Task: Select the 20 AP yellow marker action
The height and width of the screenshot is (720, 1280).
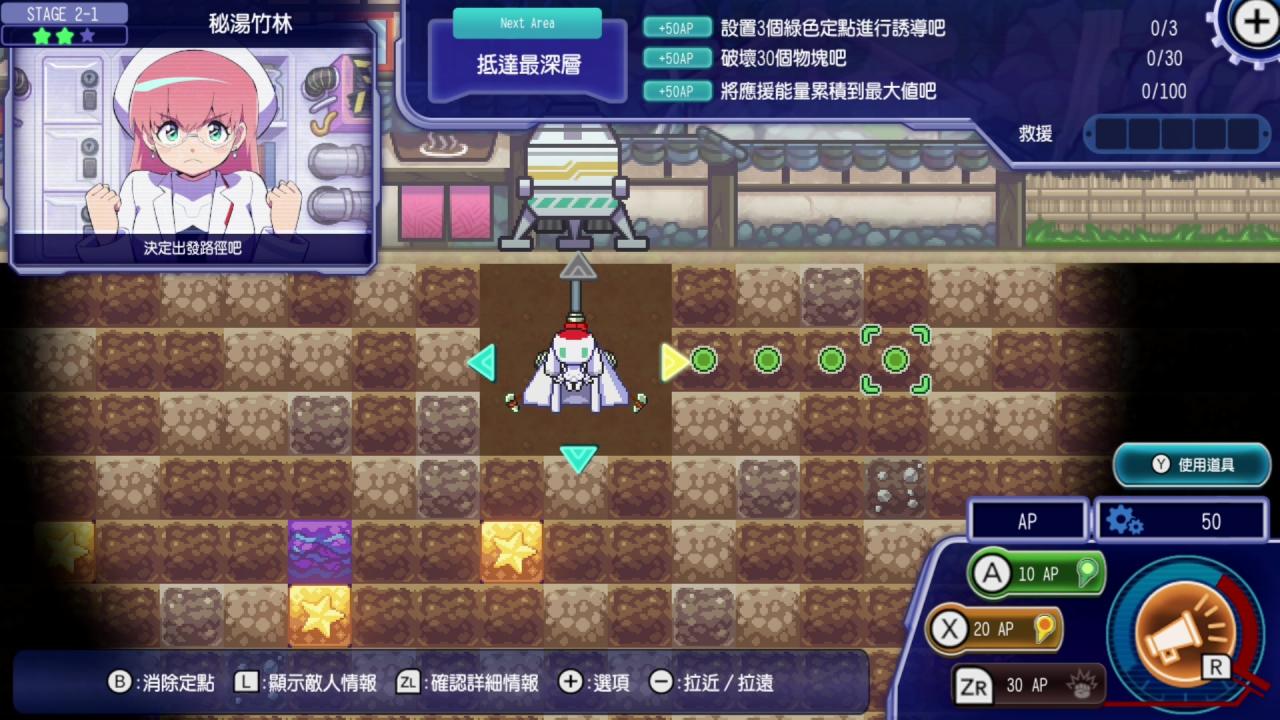Action: 993,629
